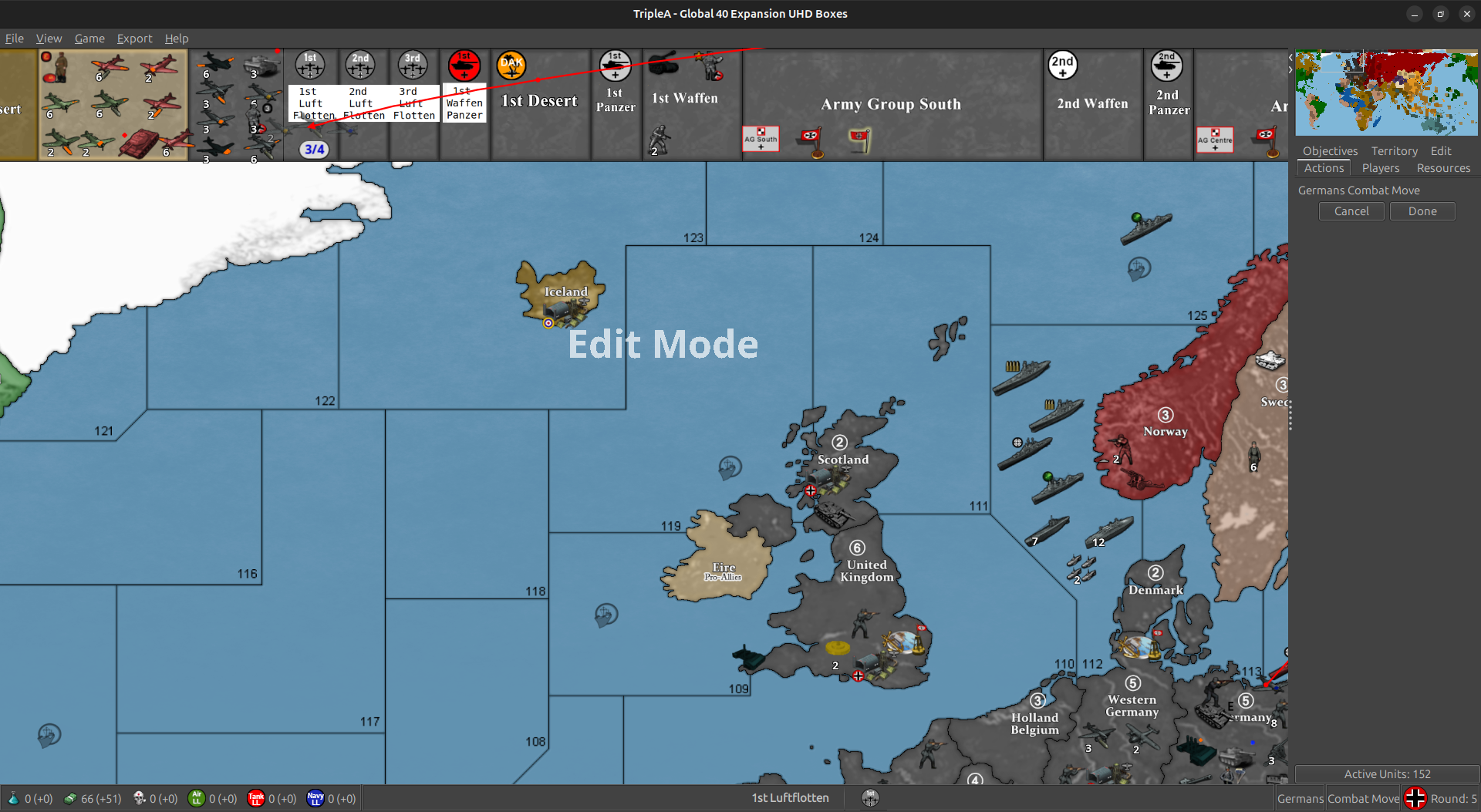The width and height of the screenshot is (1481, 812).
Task: Select the 1st Waffen Panzer icon
Action: click(464, 66)
